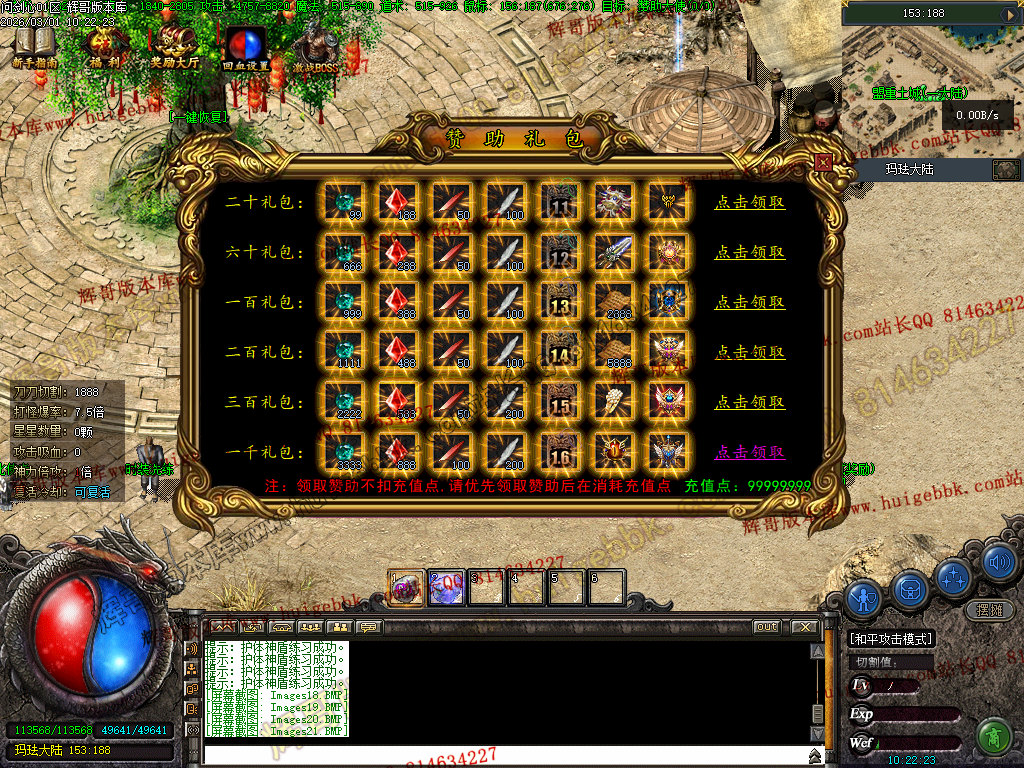The image size is (1024, 768).
Task: Open the 奖励大厅 reward hall
Action: coord(176,47)
